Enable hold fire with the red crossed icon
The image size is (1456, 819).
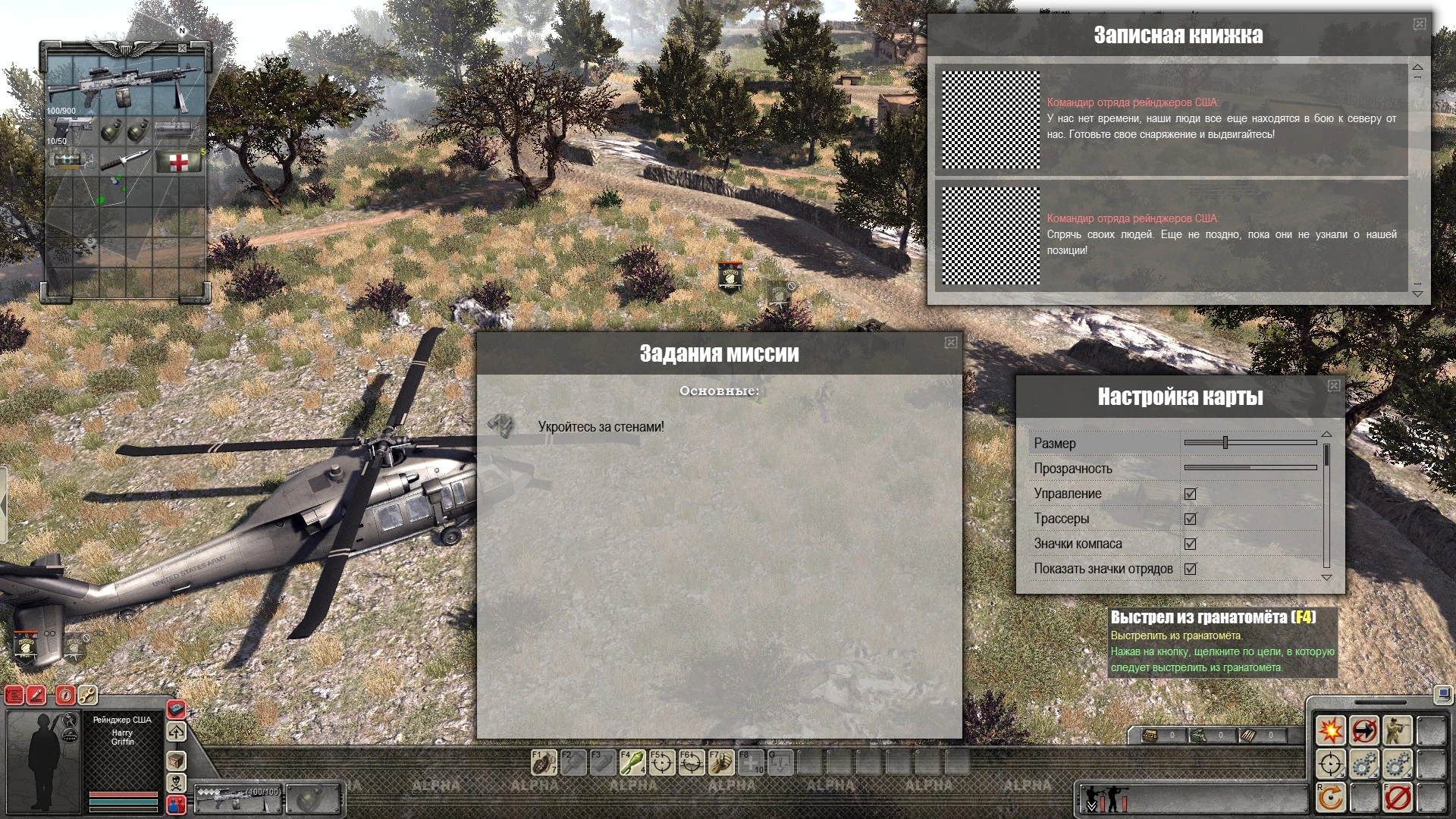(x=1398, y=797)
